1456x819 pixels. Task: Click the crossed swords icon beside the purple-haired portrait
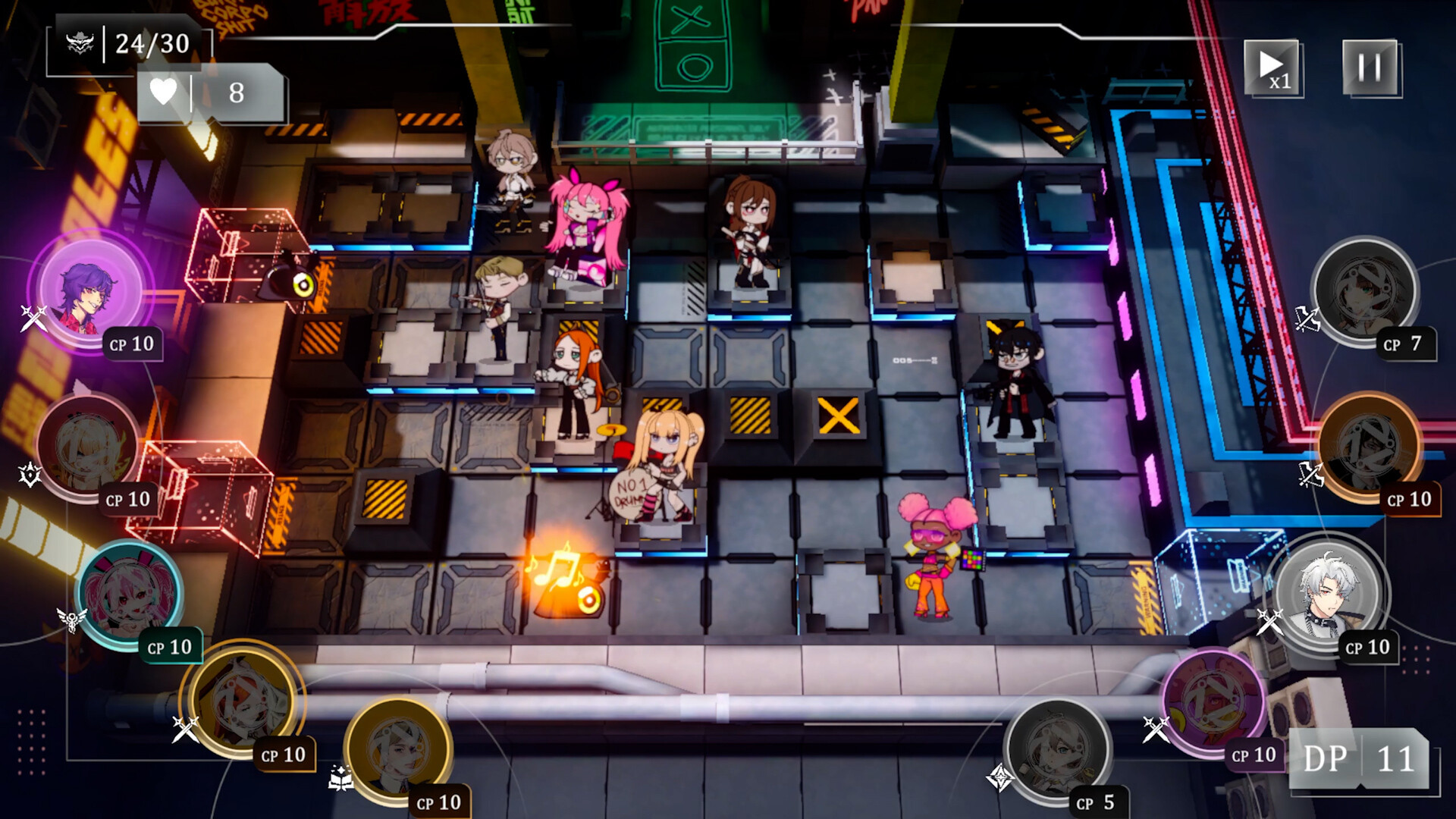tap(33, 319)
